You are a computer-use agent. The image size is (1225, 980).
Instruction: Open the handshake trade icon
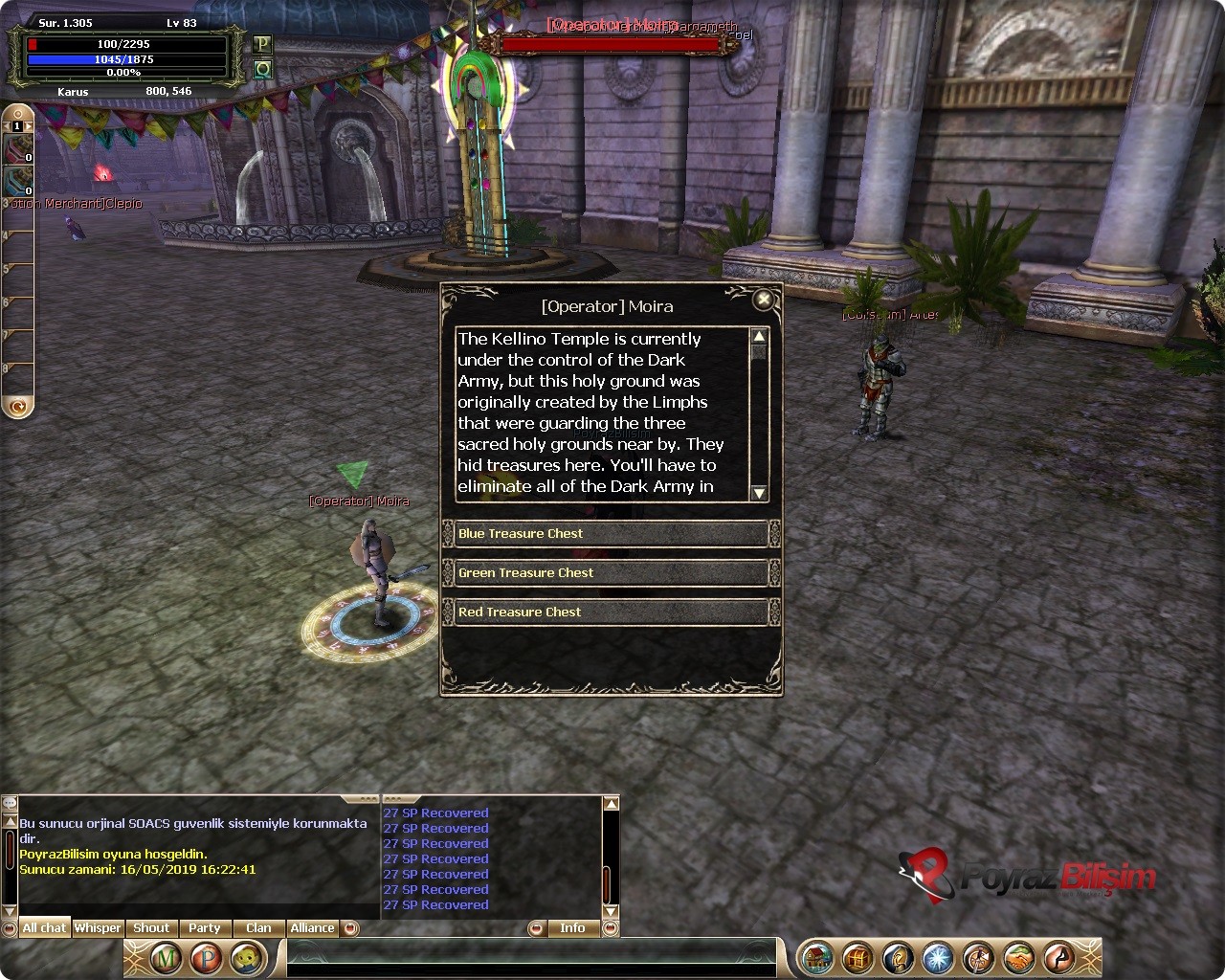[x=1018, y=958]
